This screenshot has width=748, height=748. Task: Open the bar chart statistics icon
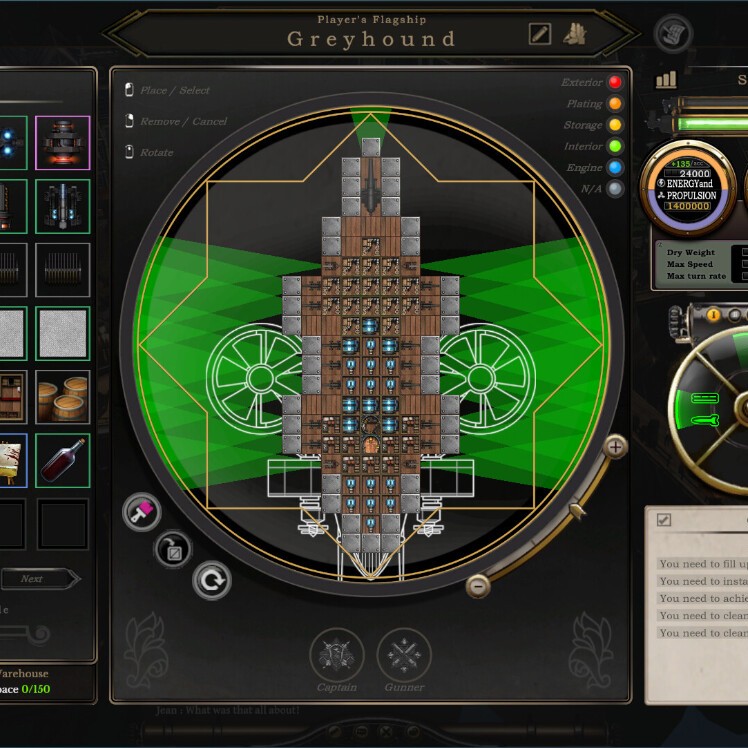coord(666,80)
